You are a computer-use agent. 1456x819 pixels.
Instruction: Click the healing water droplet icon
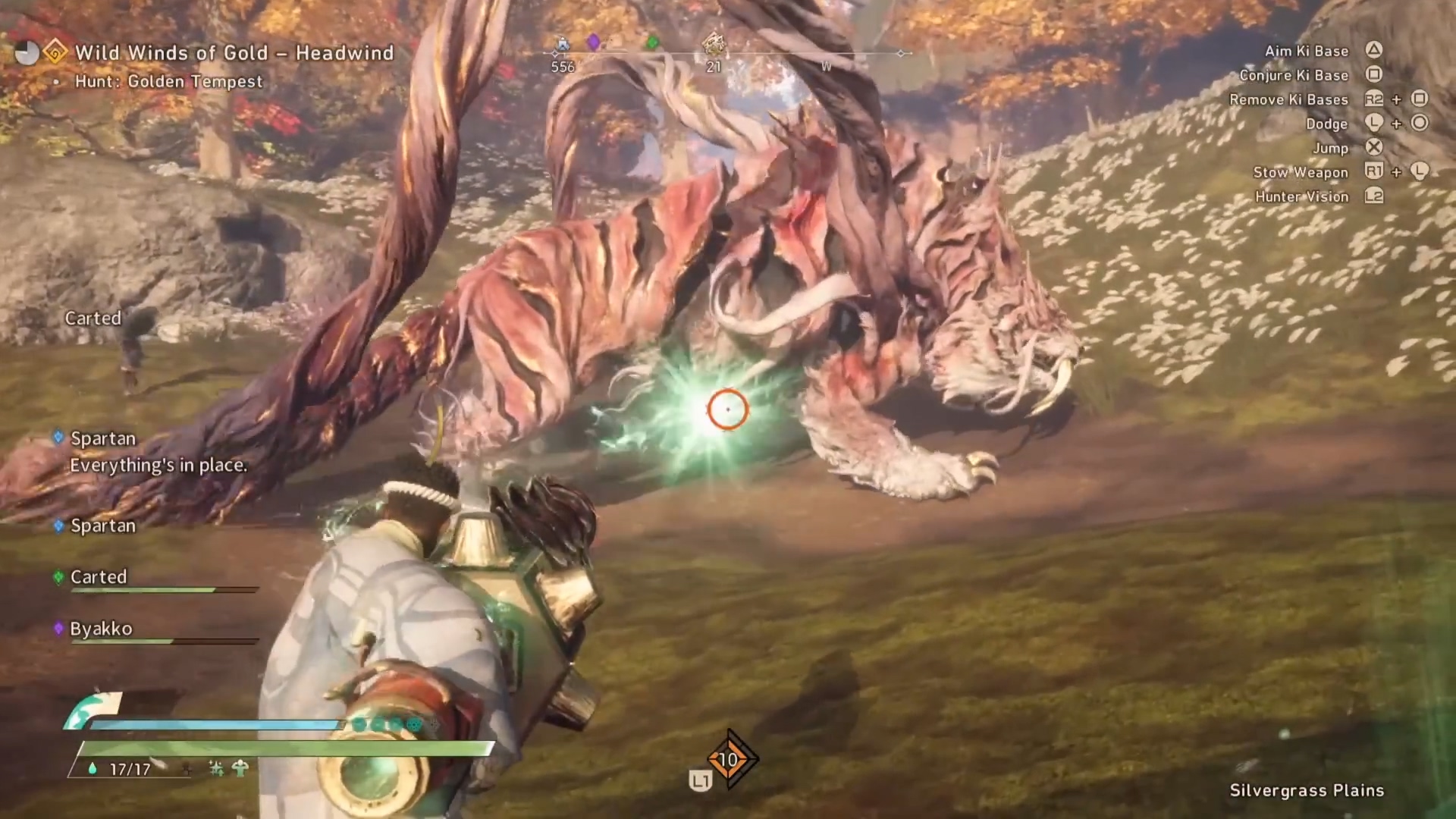point(93,769)
